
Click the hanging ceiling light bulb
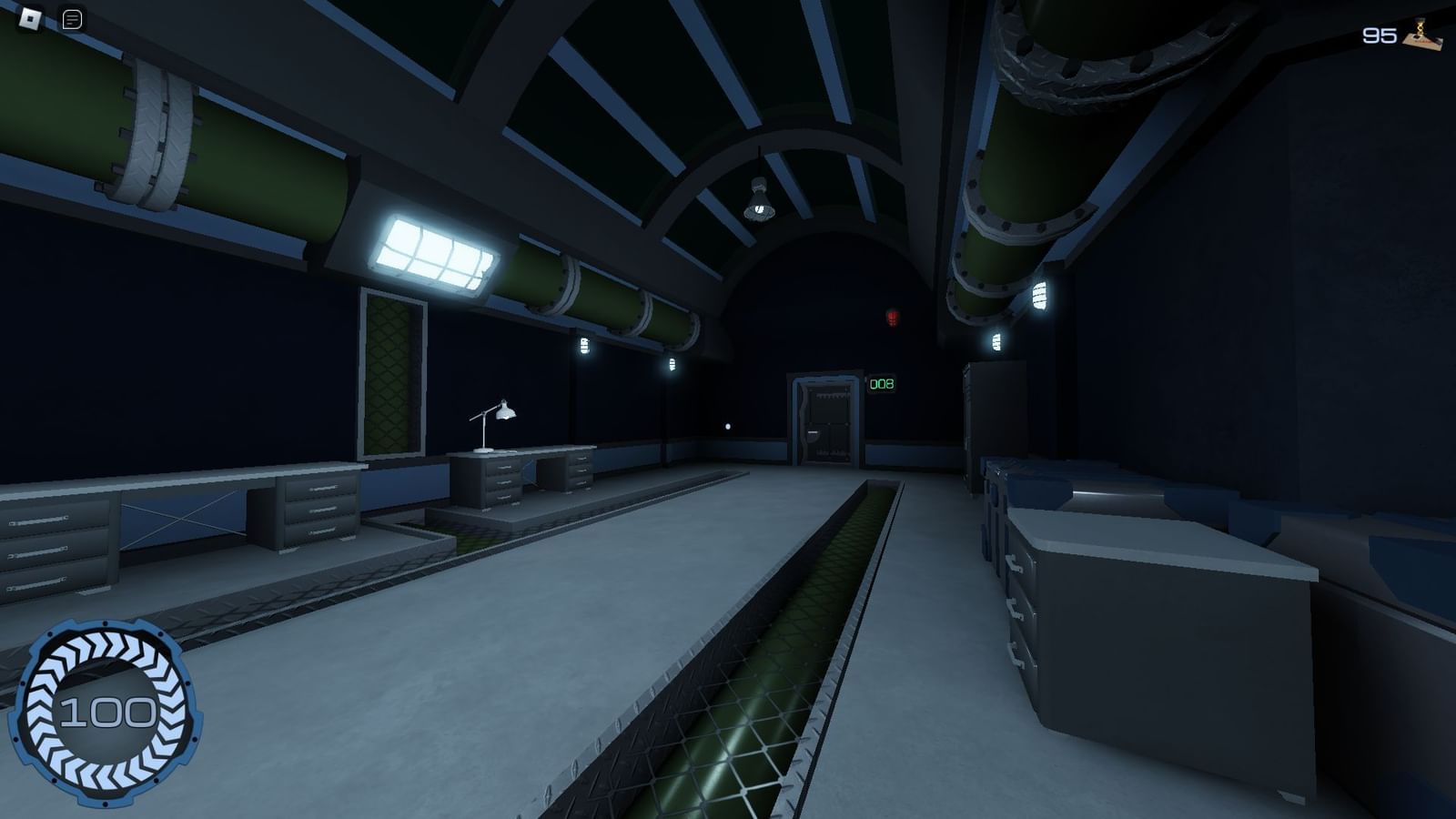click(x=757, y=202)
